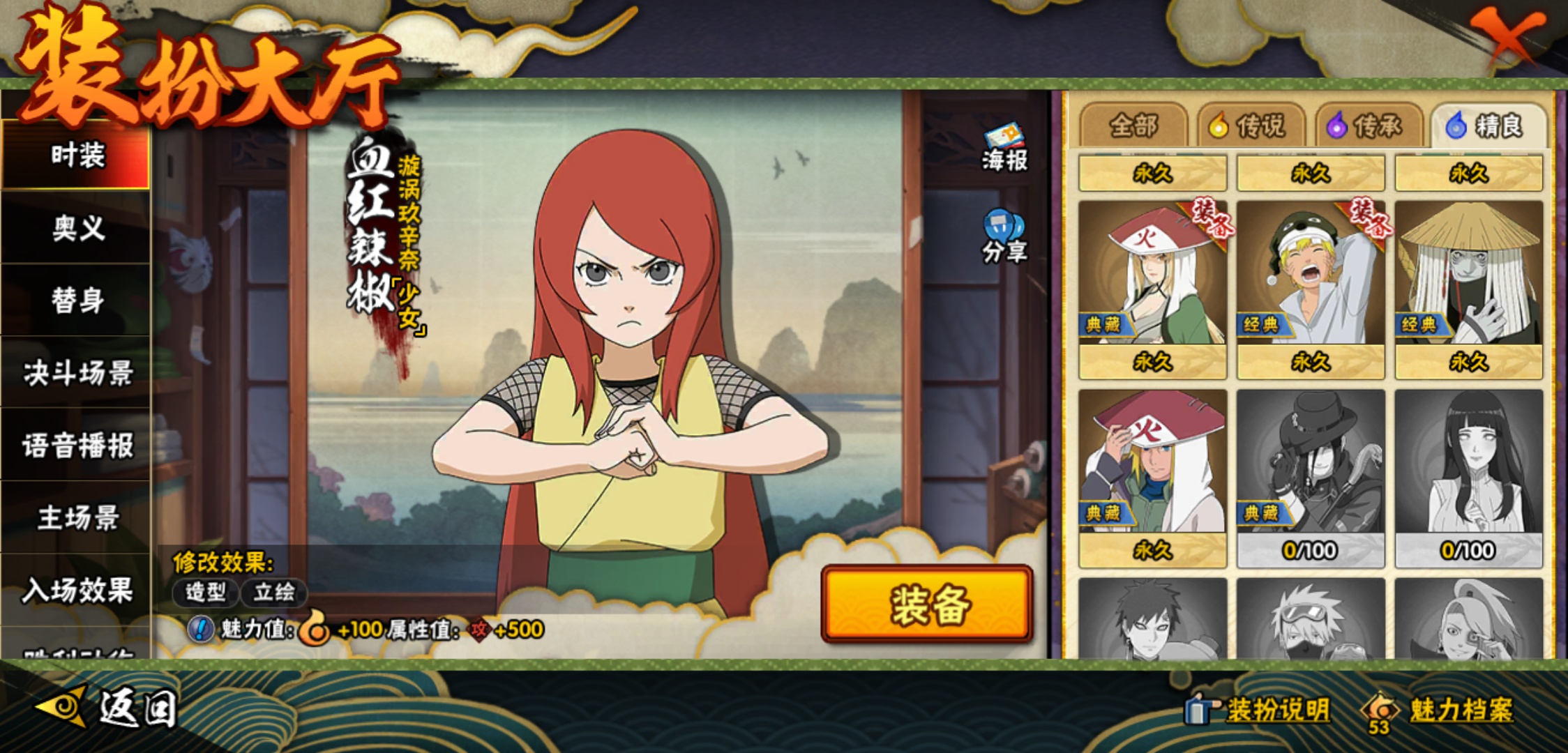Open the 奥义 category
1568x753 pixels.
click(x=77, y=228)
